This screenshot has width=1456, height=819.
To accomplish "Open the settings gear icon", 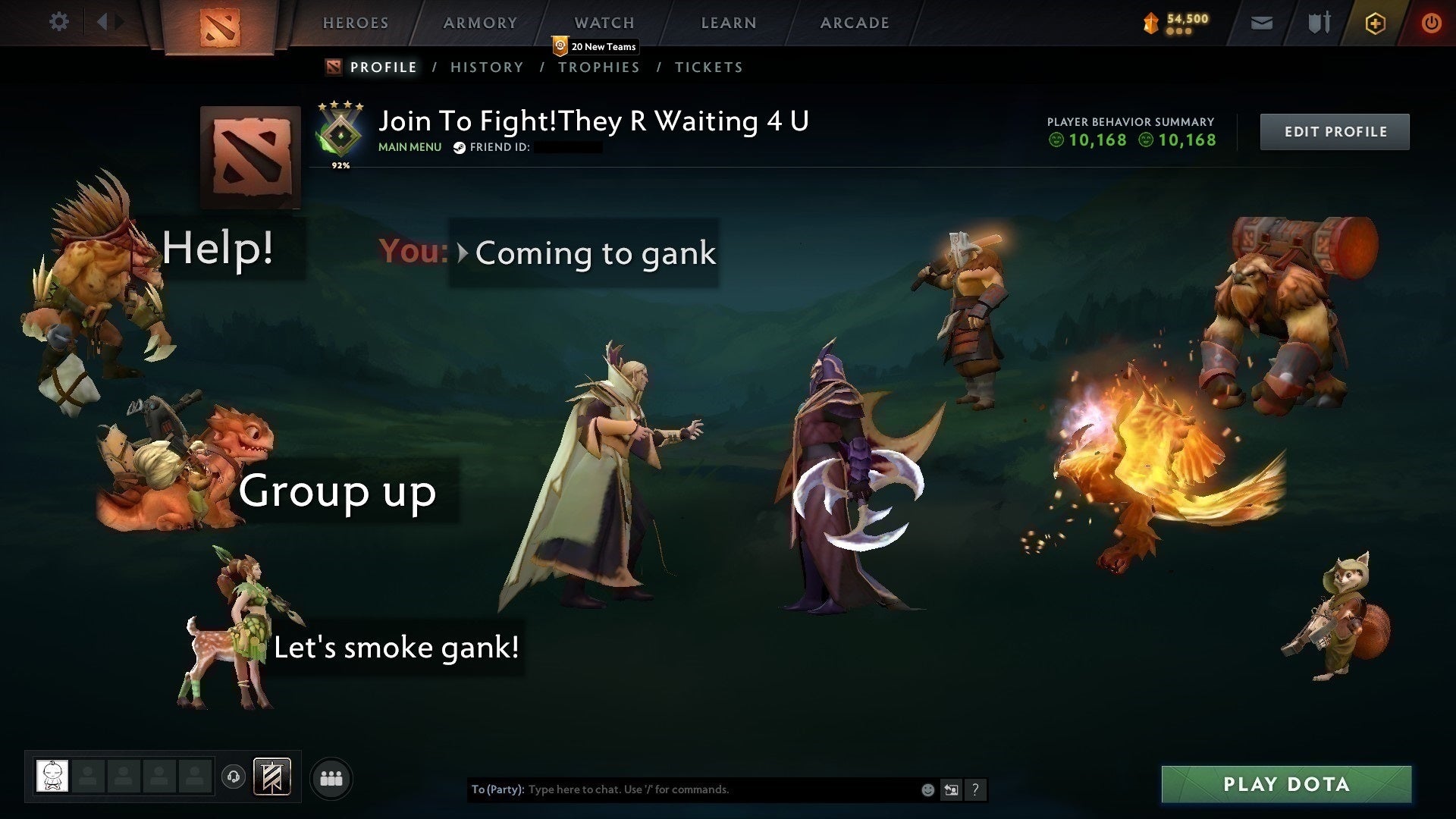I will (59, 22).
